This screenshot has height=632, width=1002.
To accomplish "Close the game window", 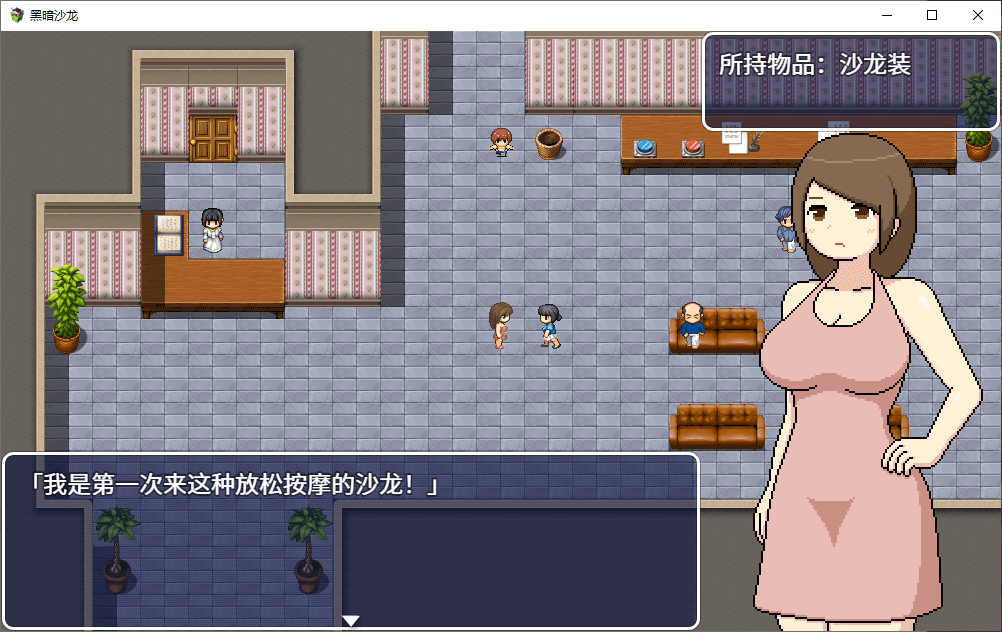I will tap(977, 15).
